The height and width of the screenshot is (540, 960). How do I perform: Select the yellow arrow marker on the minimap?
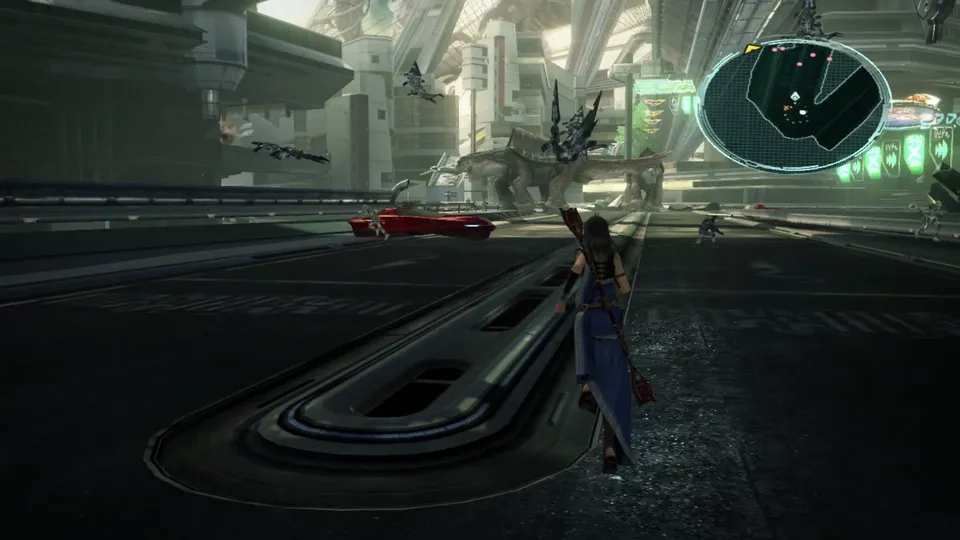[752, 48]
